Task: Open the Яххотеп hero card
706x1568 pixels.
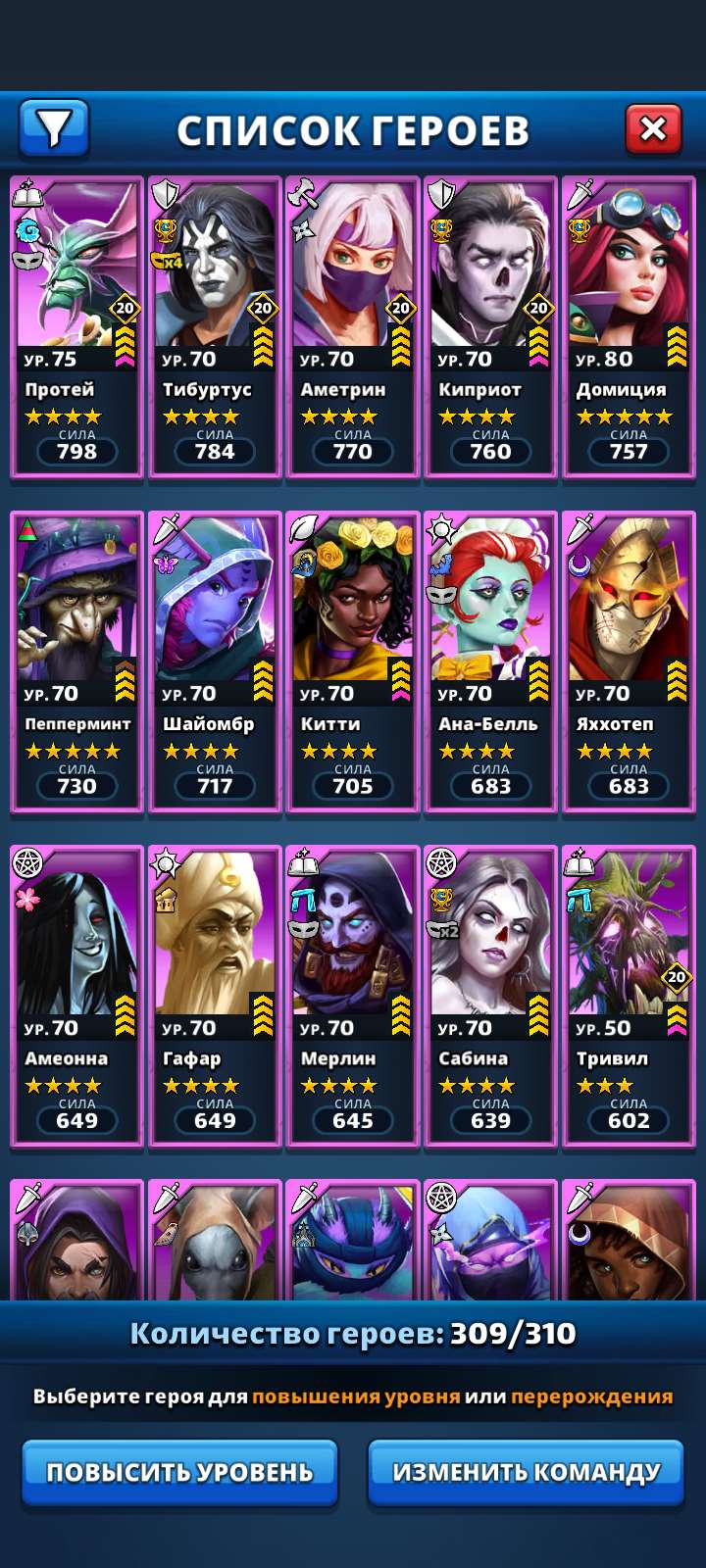Action: tap(629, 661)
